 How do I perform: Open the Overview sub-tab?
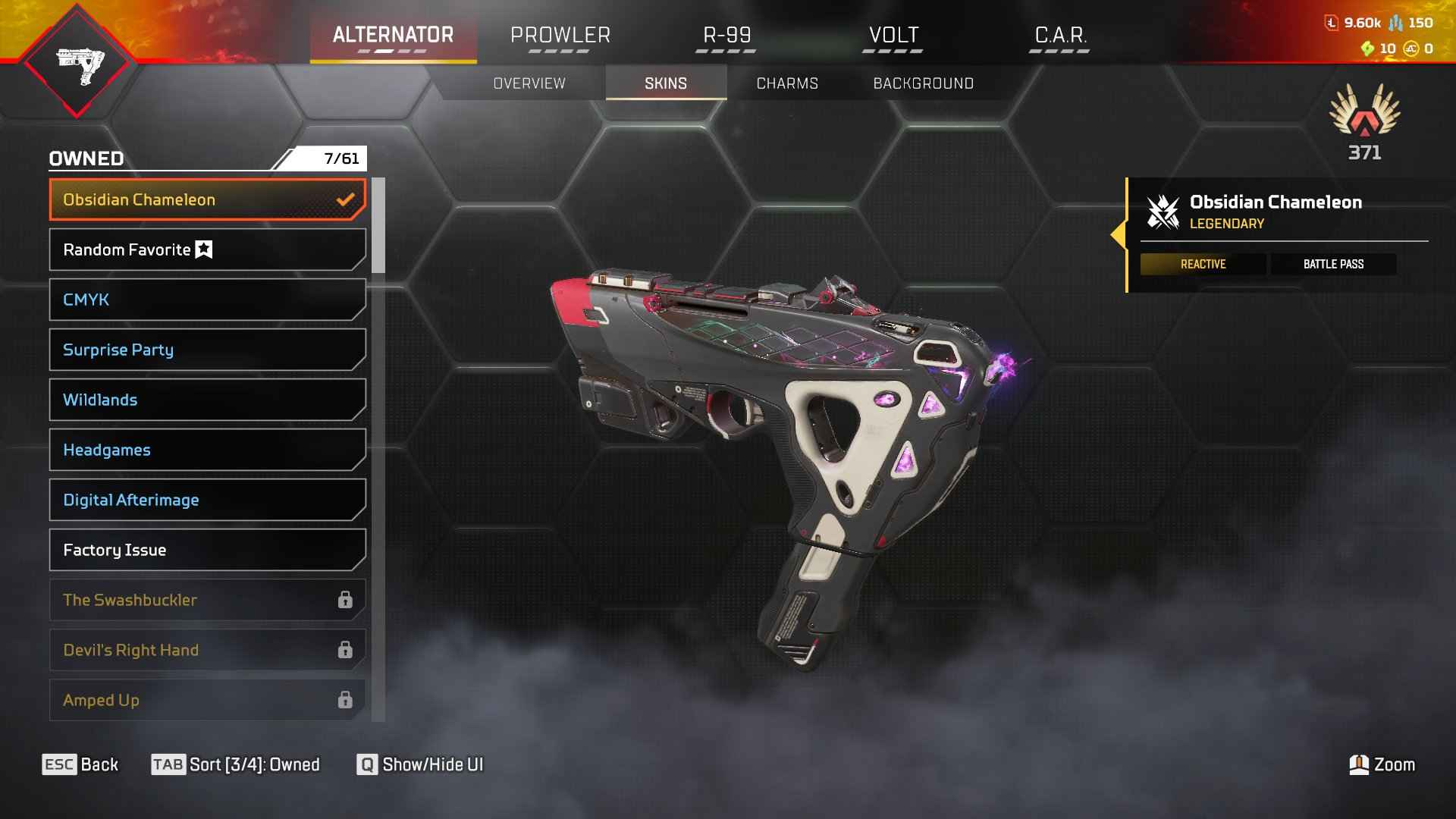(x=529, y=83)
